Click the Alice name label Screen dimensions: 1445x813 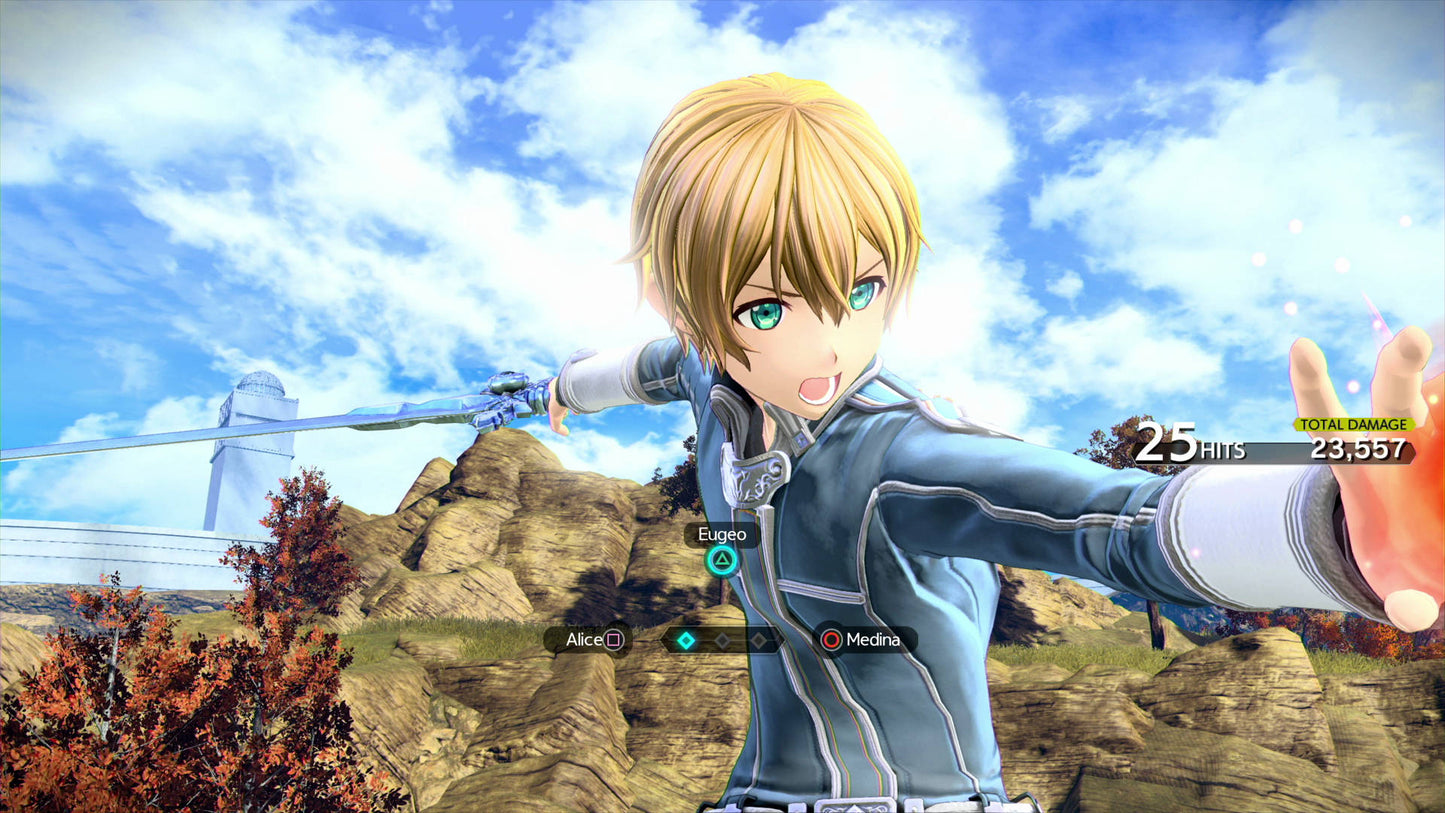pos(584,638)
